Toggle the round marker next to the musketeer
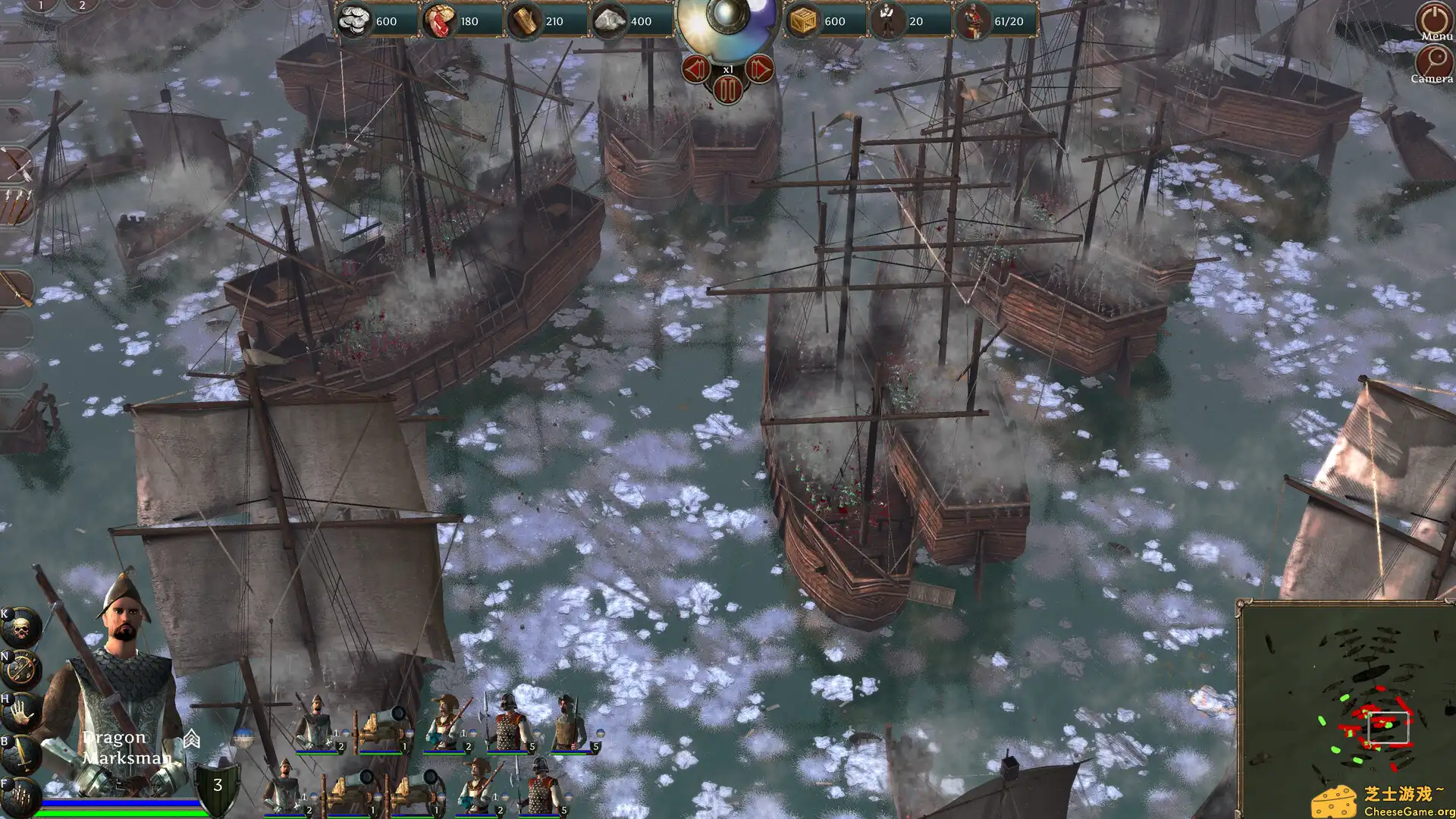Image resolution: width=1456 pixels, height=819 pixels. (472, 733)
